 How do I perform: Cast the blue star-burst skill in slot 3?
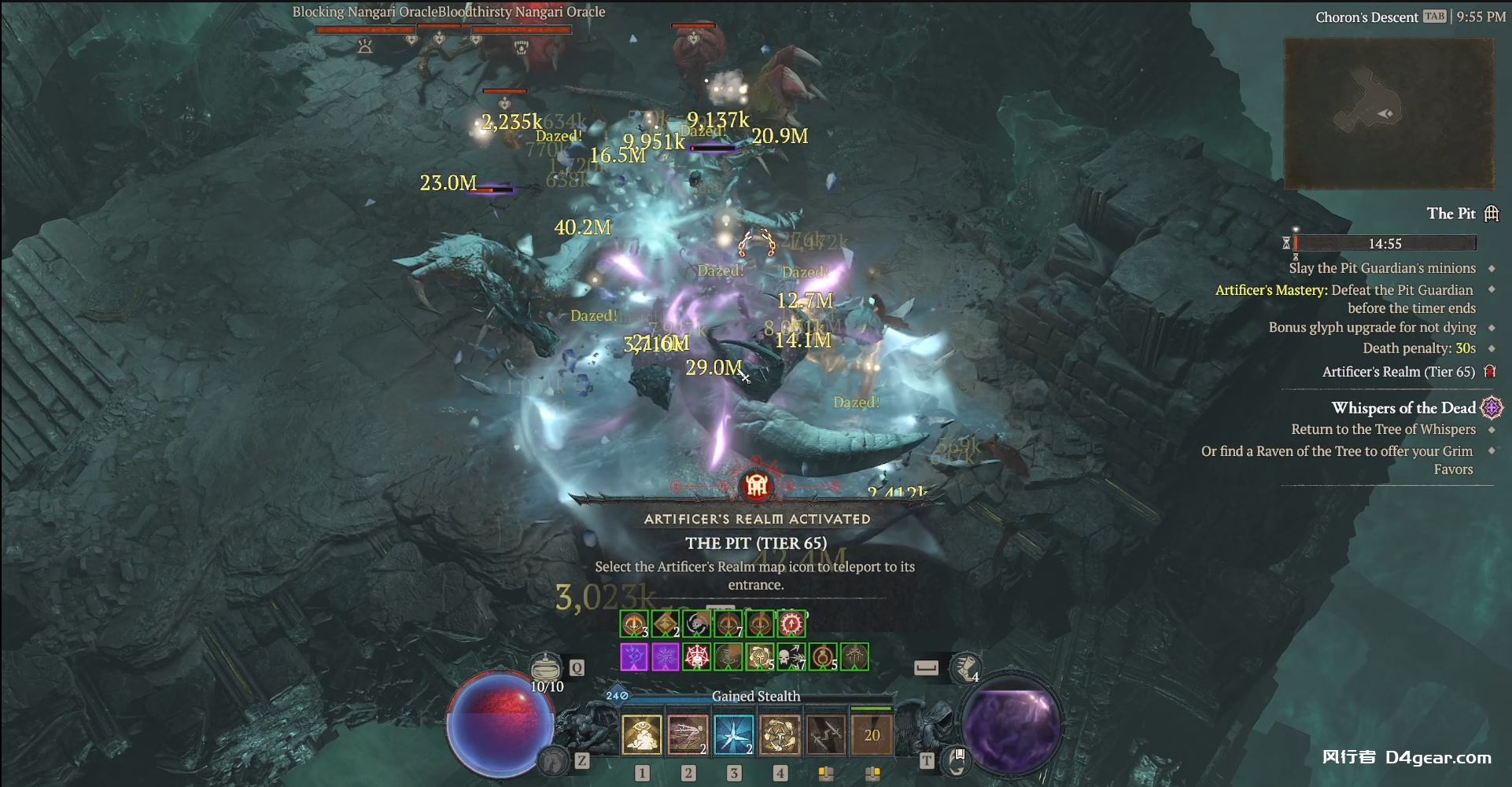tap(733, 735)
